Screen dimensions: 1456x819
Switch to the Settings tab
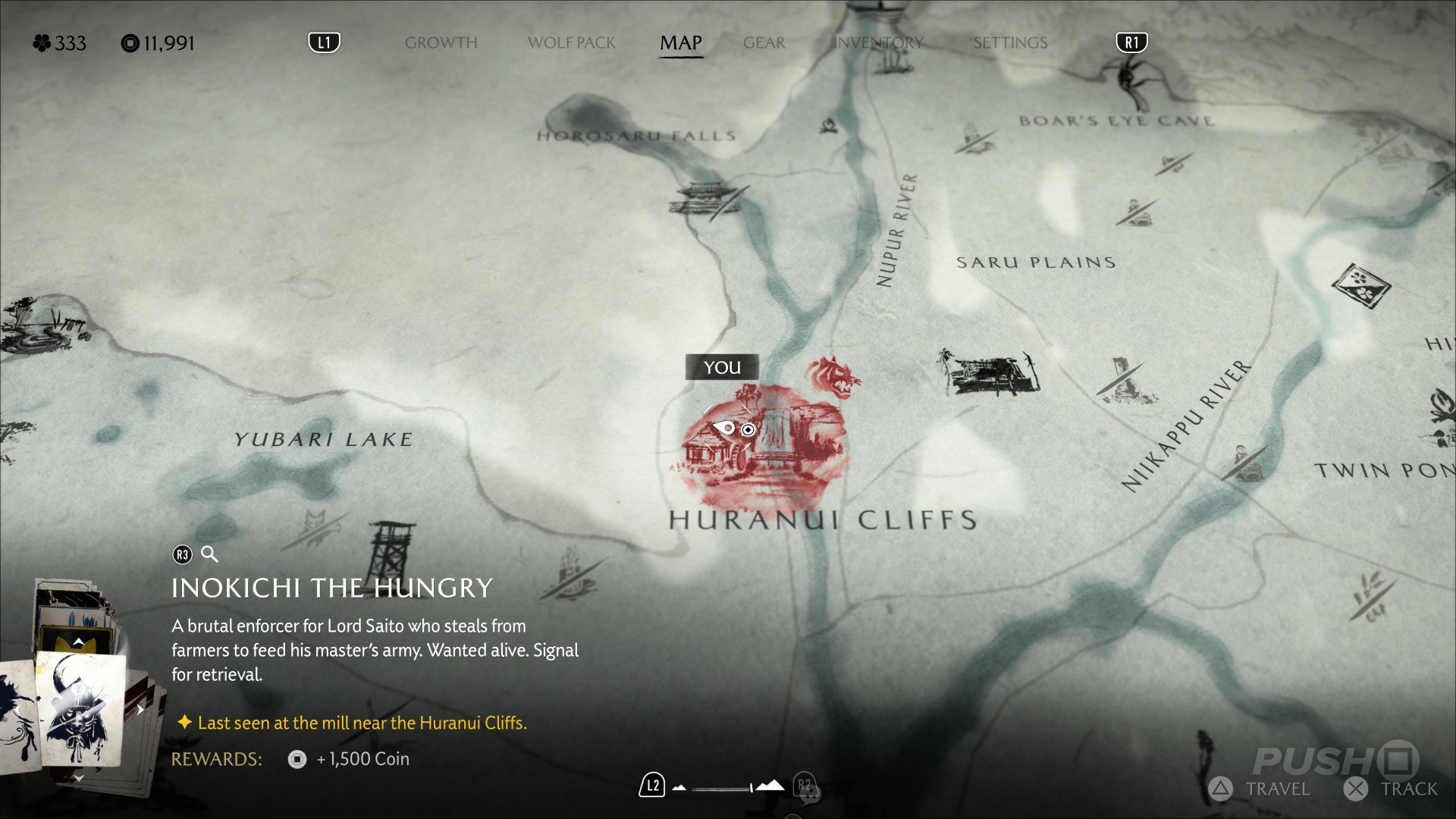pyautogui.click(x=1010, y=42)
